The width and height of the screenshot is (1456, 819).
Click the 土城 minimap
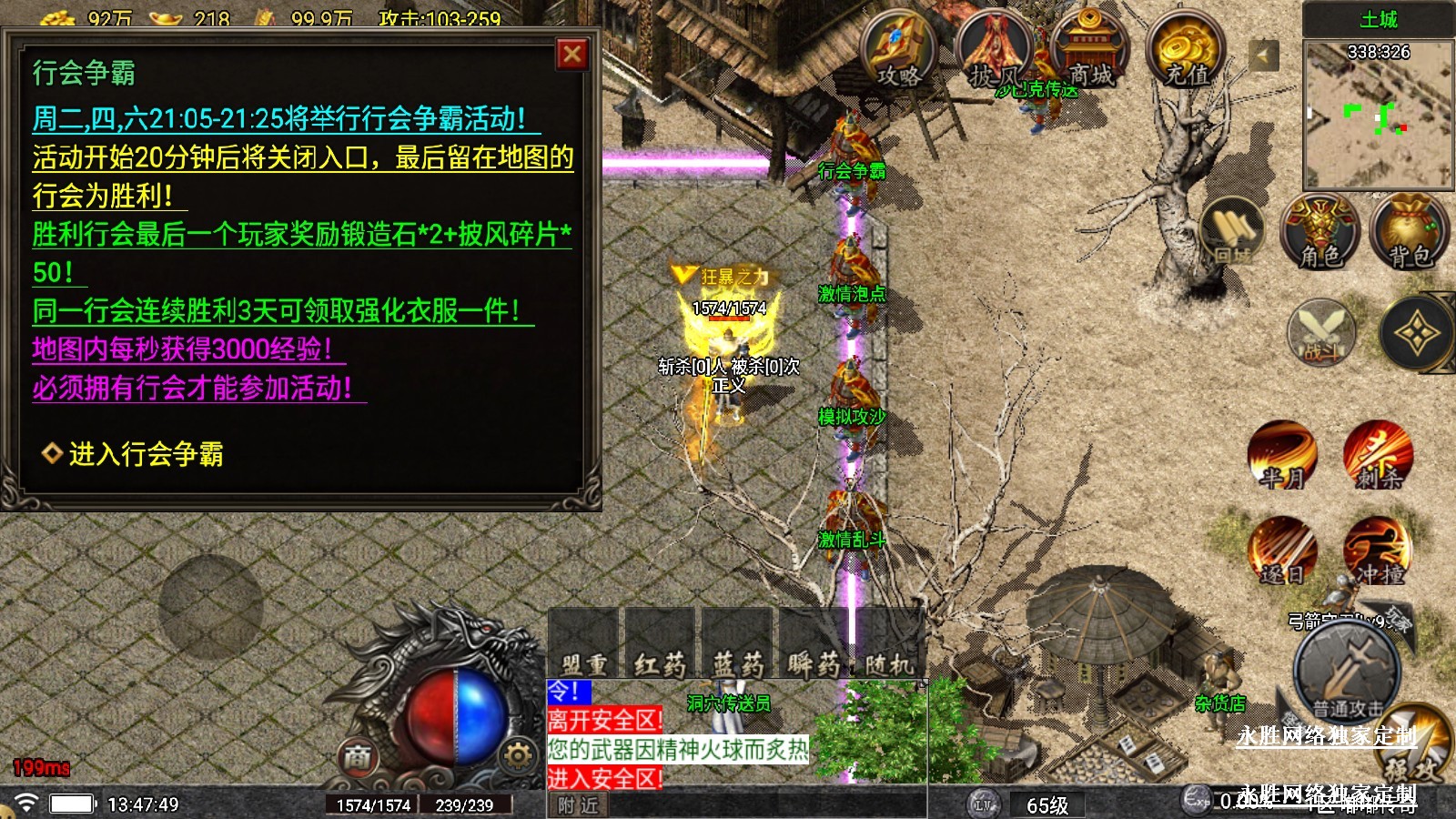click(1378, 114)
